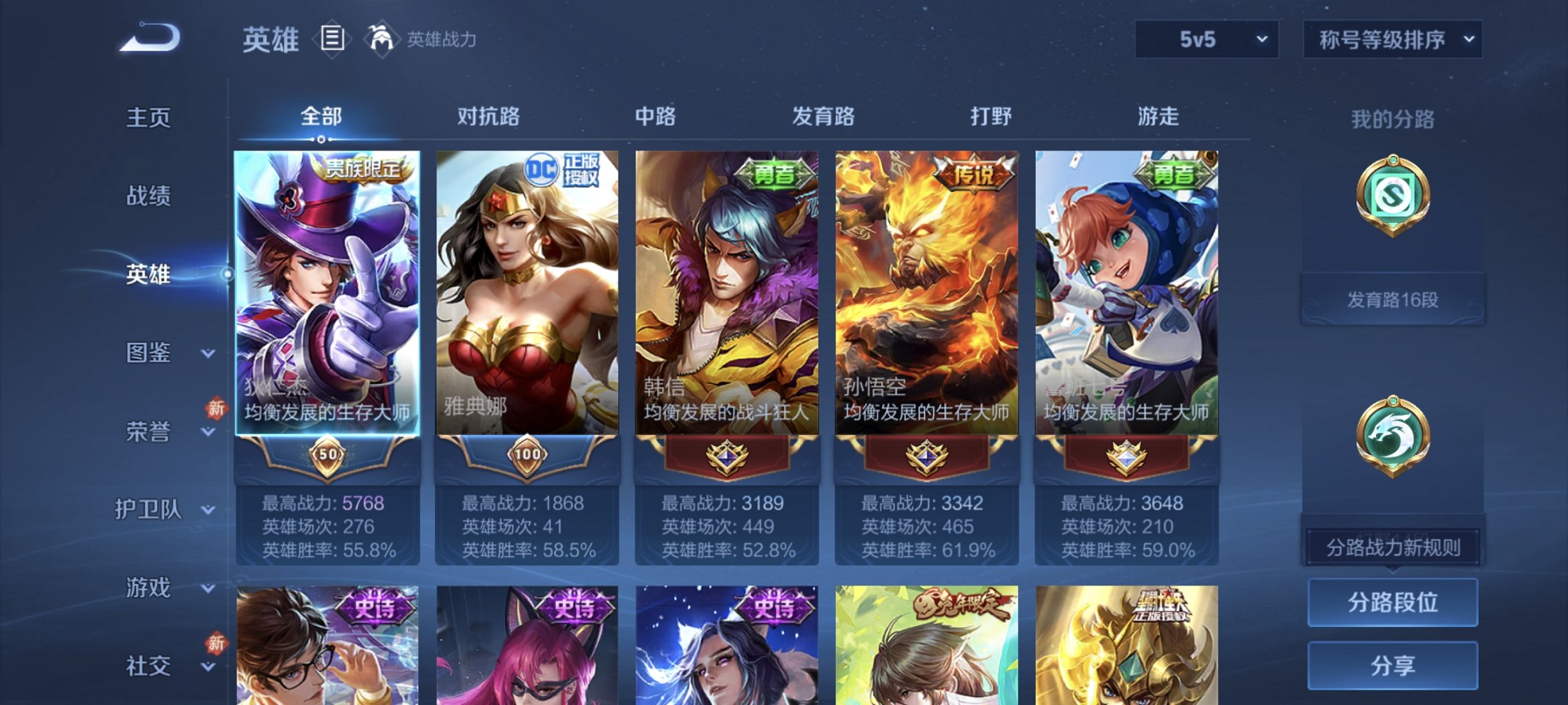Click the document list icon beside 英雄 title
The image size is (1568, 705).
coord(332,39)
